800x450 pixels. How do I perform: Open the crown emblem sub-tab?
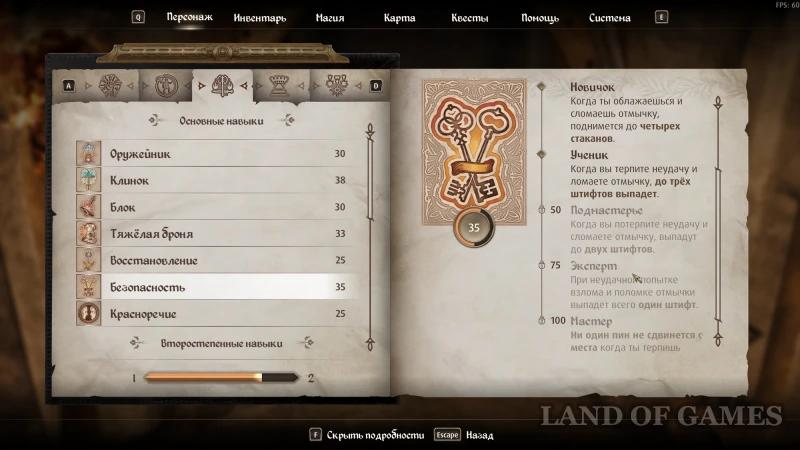(277, 85)
